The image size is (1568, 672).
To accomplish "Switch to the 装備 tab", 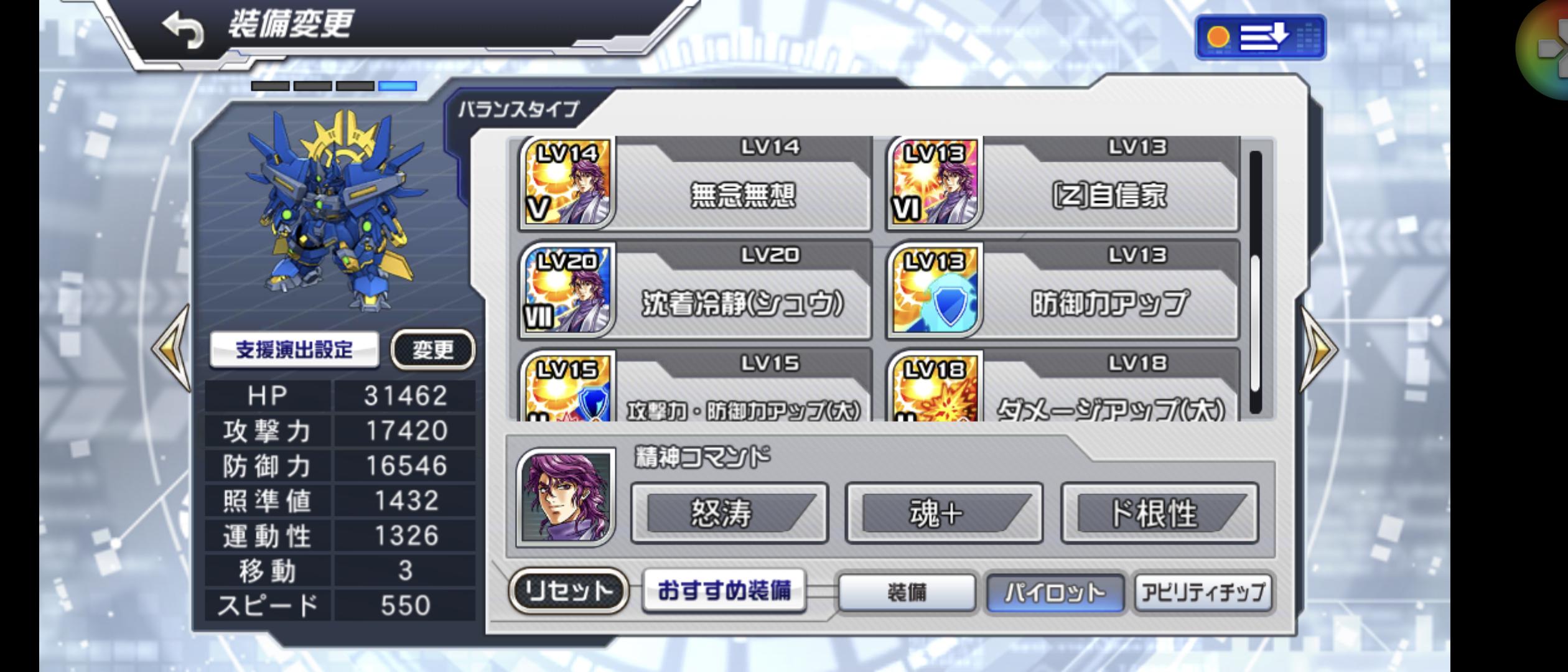I will 907,592.
